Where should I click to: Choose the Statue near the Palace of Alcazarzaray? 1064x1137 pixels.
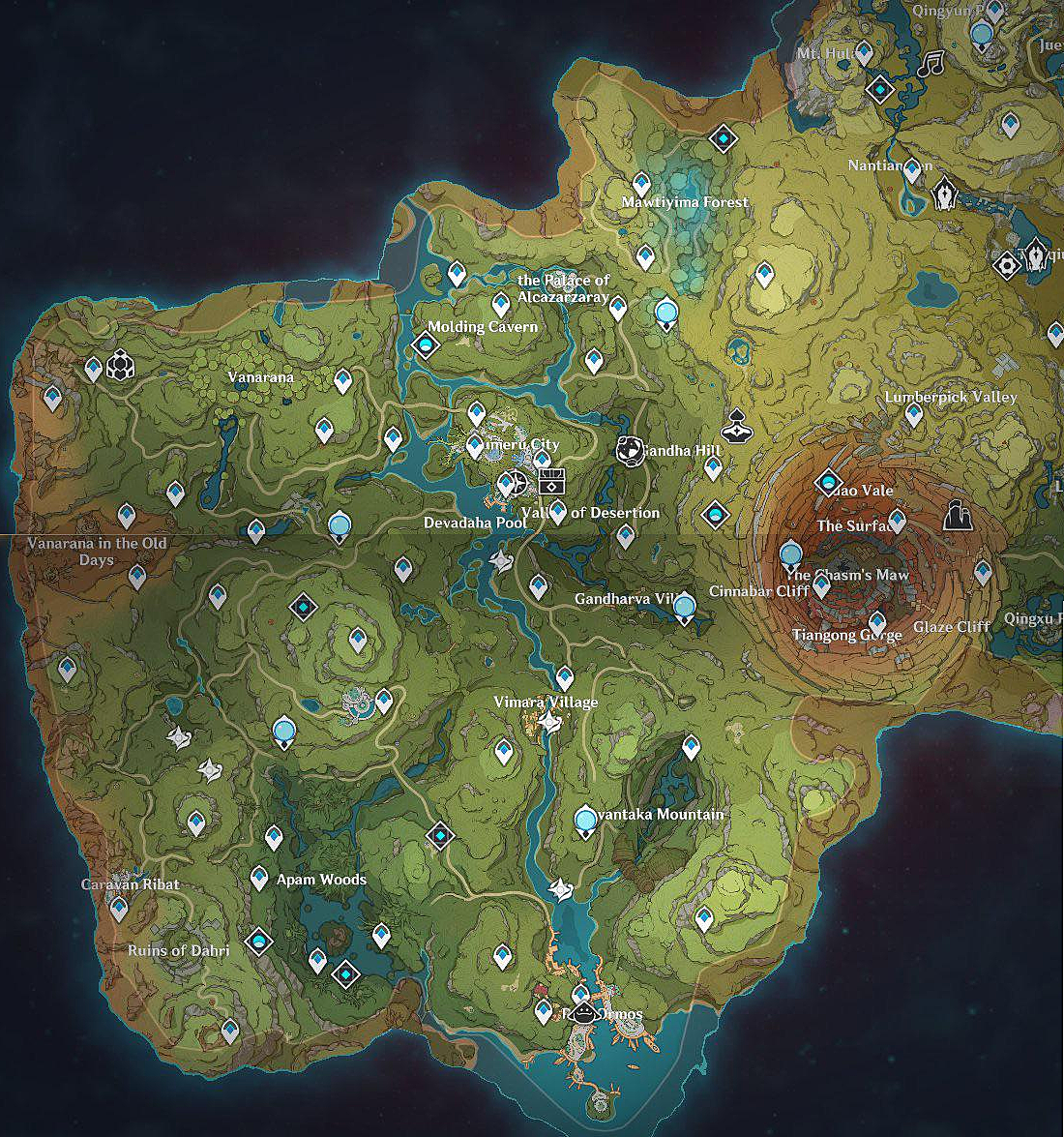(x=665, y=313)
